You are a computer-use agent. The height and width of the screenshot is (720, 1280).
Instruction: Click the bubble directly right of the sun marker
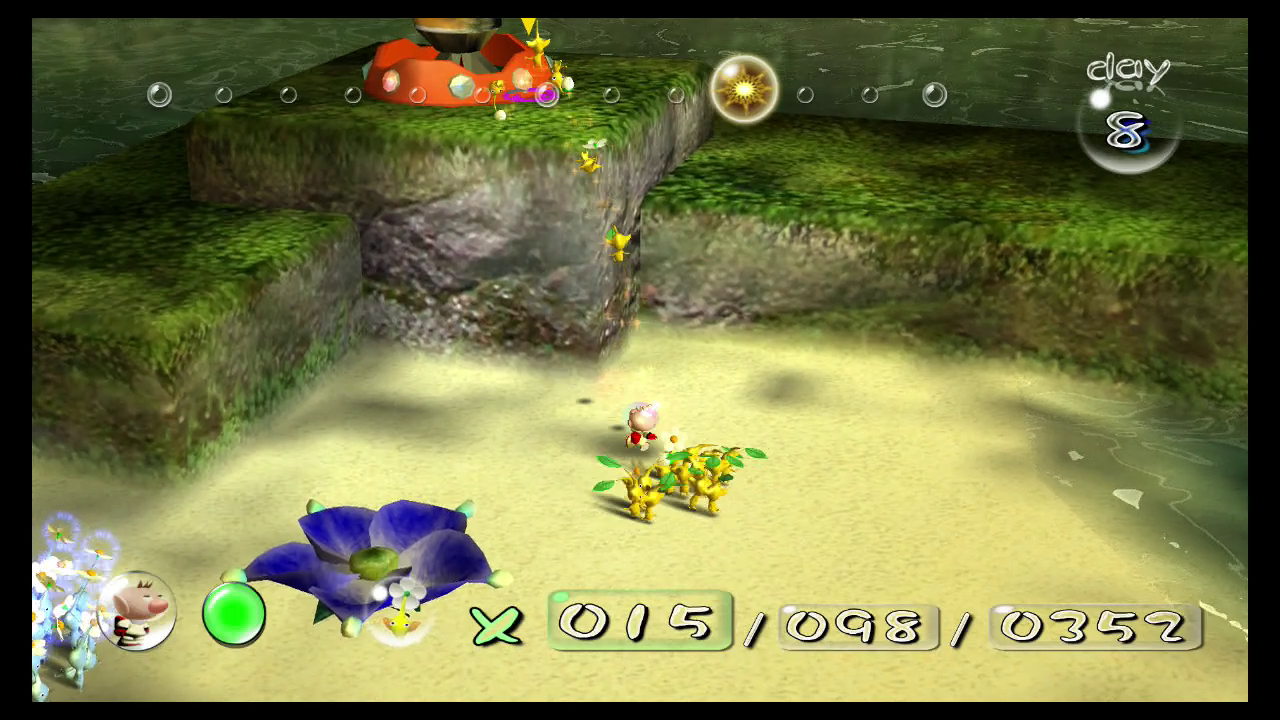point(803,95)
